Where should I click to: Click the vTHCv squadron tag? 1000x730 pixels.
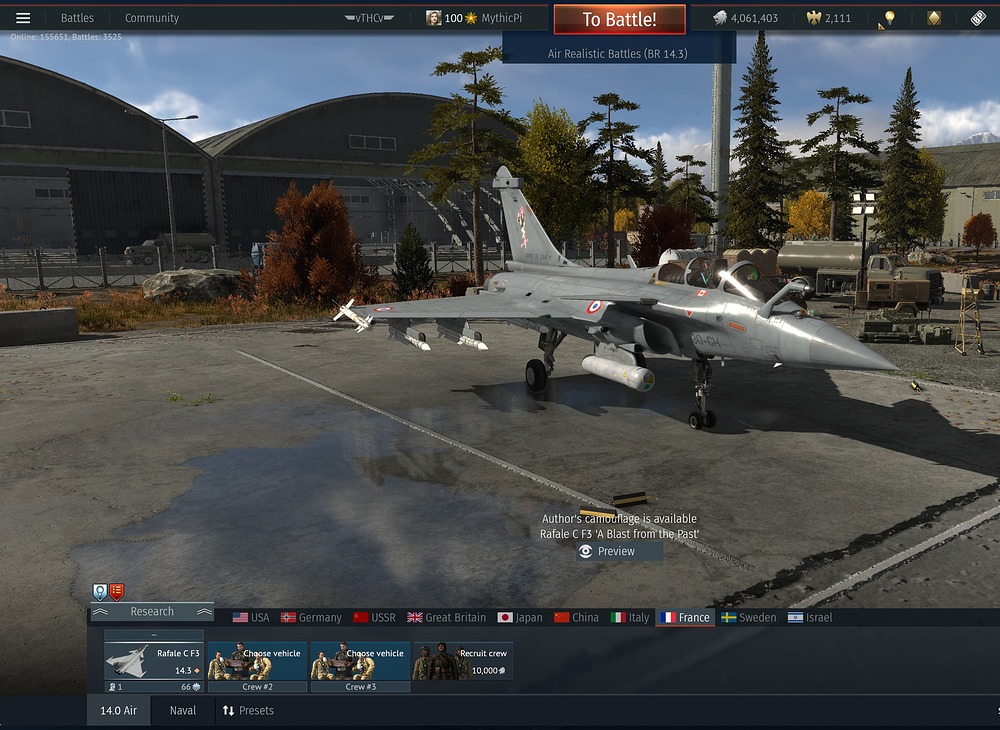click(368, 18)
